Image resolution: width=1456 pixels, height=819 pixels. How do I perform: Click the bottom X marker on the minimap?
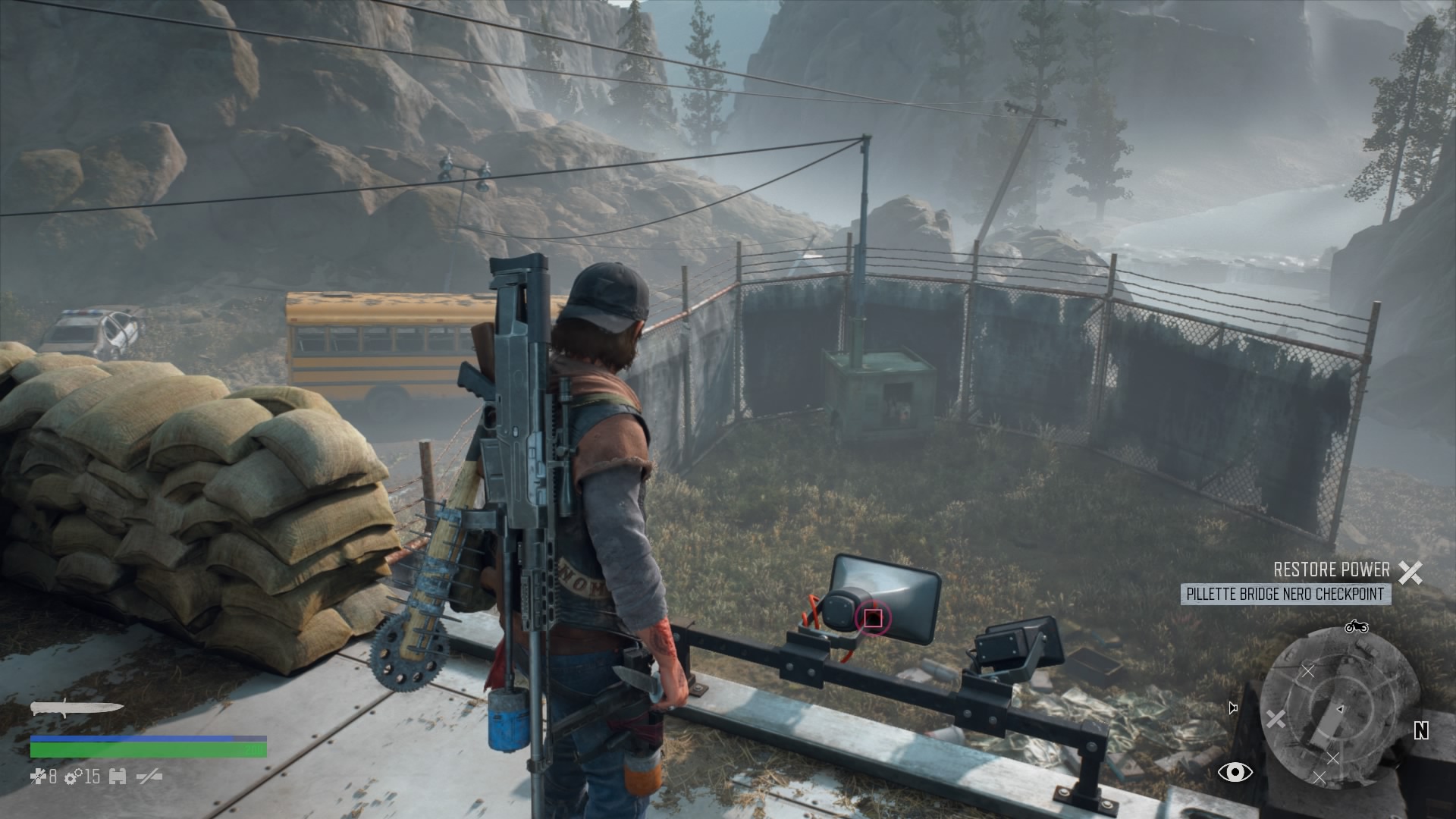pos(1320,775)
